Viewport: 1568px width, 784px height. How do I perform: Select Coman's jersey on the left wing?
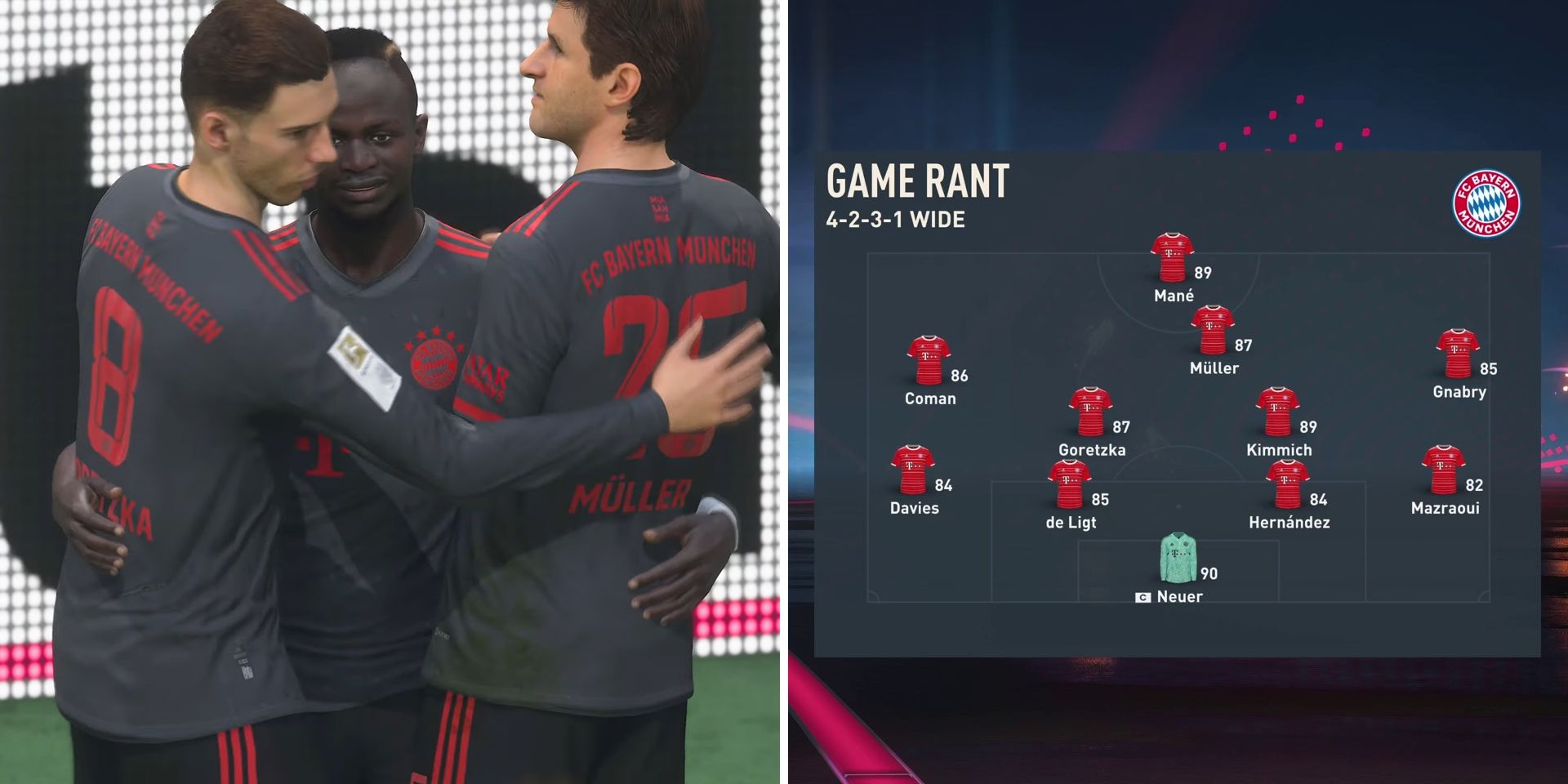[x=929, y=359]
